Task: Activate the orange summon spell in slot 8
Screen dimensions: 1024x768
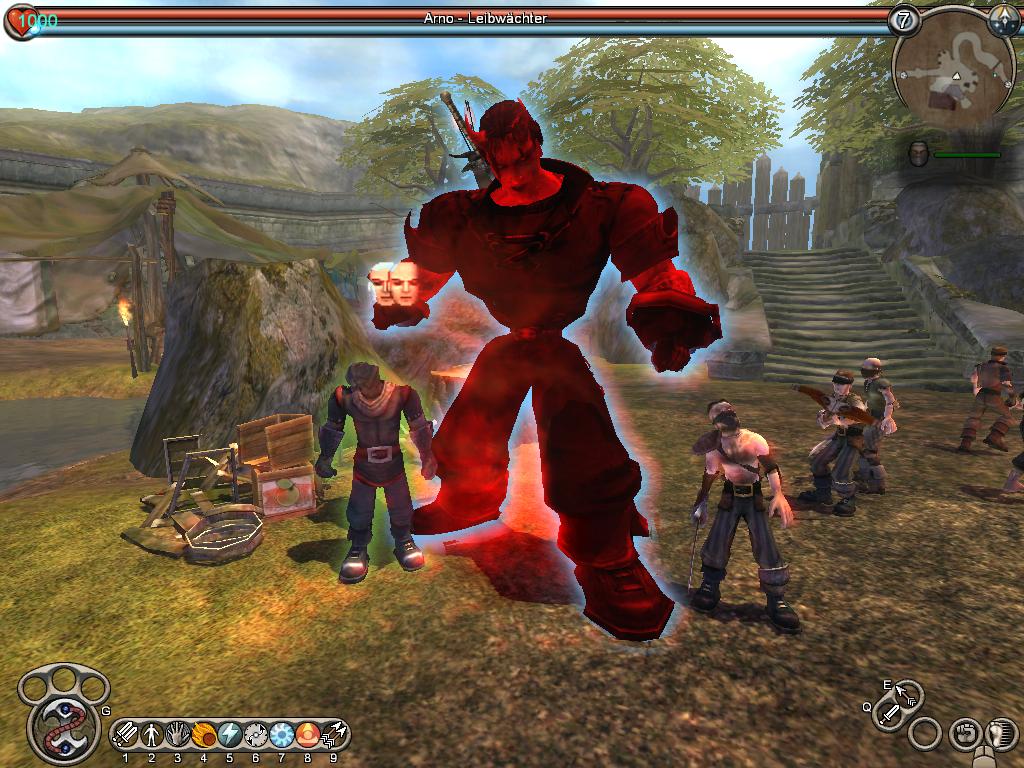Action: [308, 735]
